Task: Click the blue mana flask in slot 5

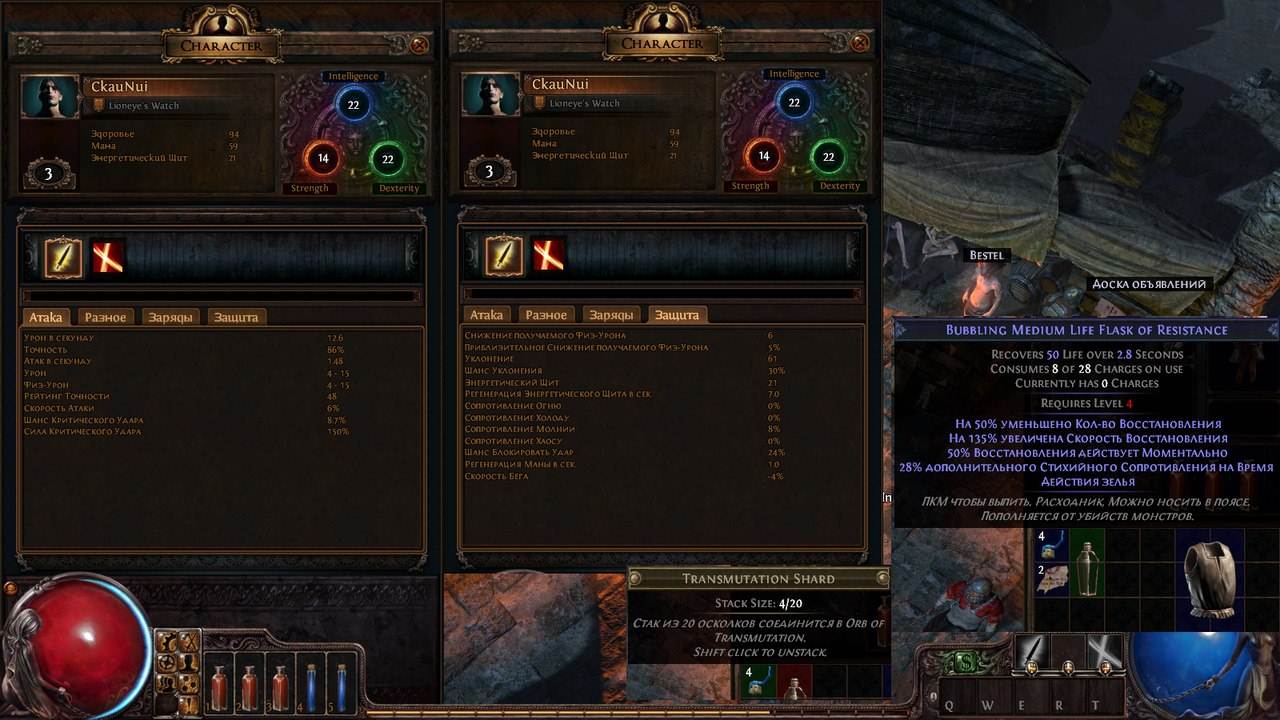Action: pos(341,685)
